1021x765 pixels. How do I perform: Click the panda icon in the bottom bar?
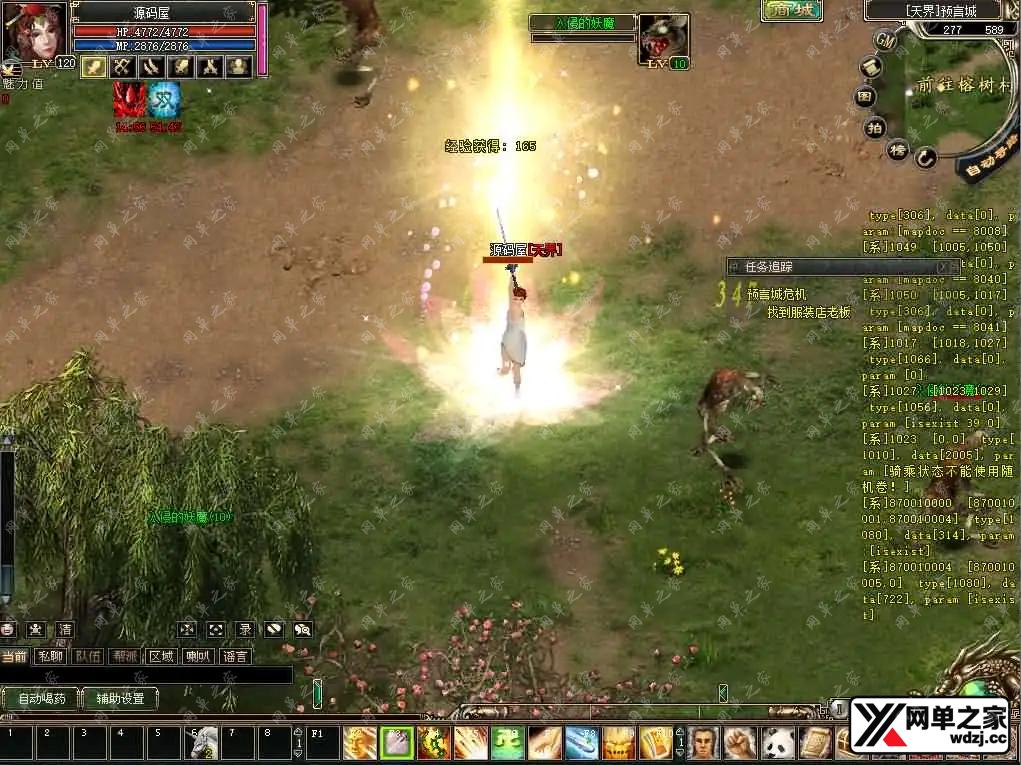click(x=777, y=743)
